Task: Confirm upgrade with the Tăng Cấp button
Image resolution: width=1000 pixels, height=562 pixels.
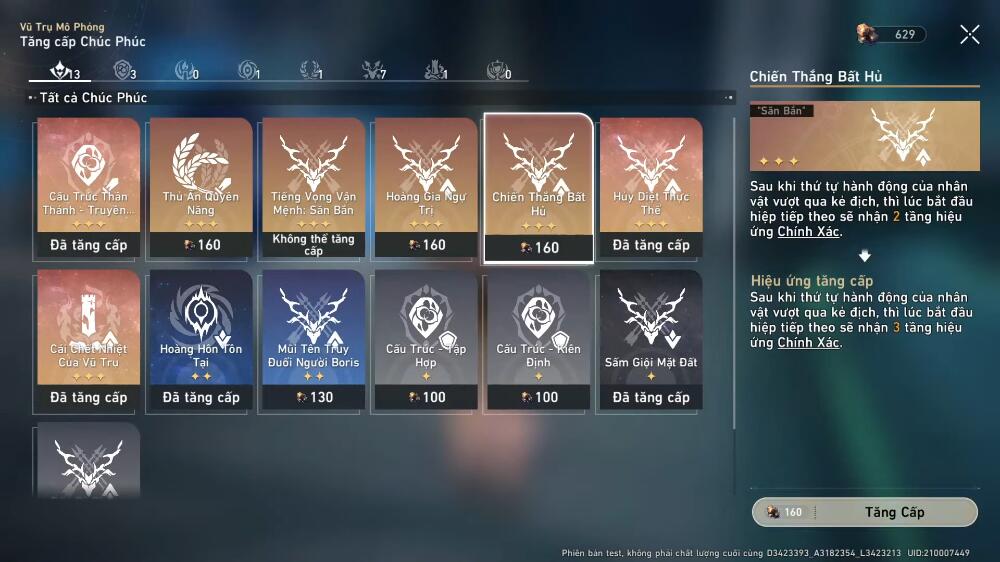Action: (x=864, y=512)
